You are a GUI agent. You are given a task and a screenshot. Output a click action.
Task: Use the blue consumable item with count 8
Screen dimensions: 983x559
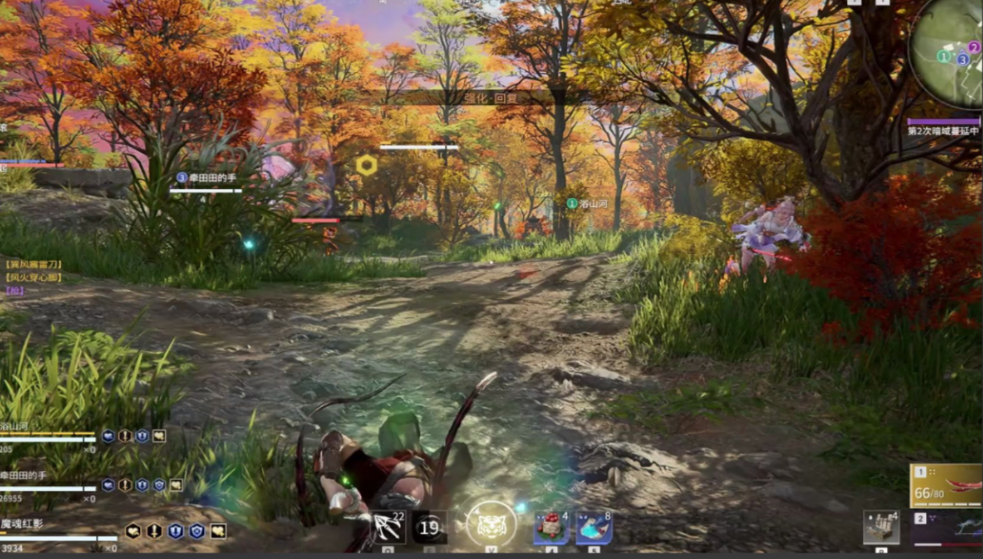[594, 527]
